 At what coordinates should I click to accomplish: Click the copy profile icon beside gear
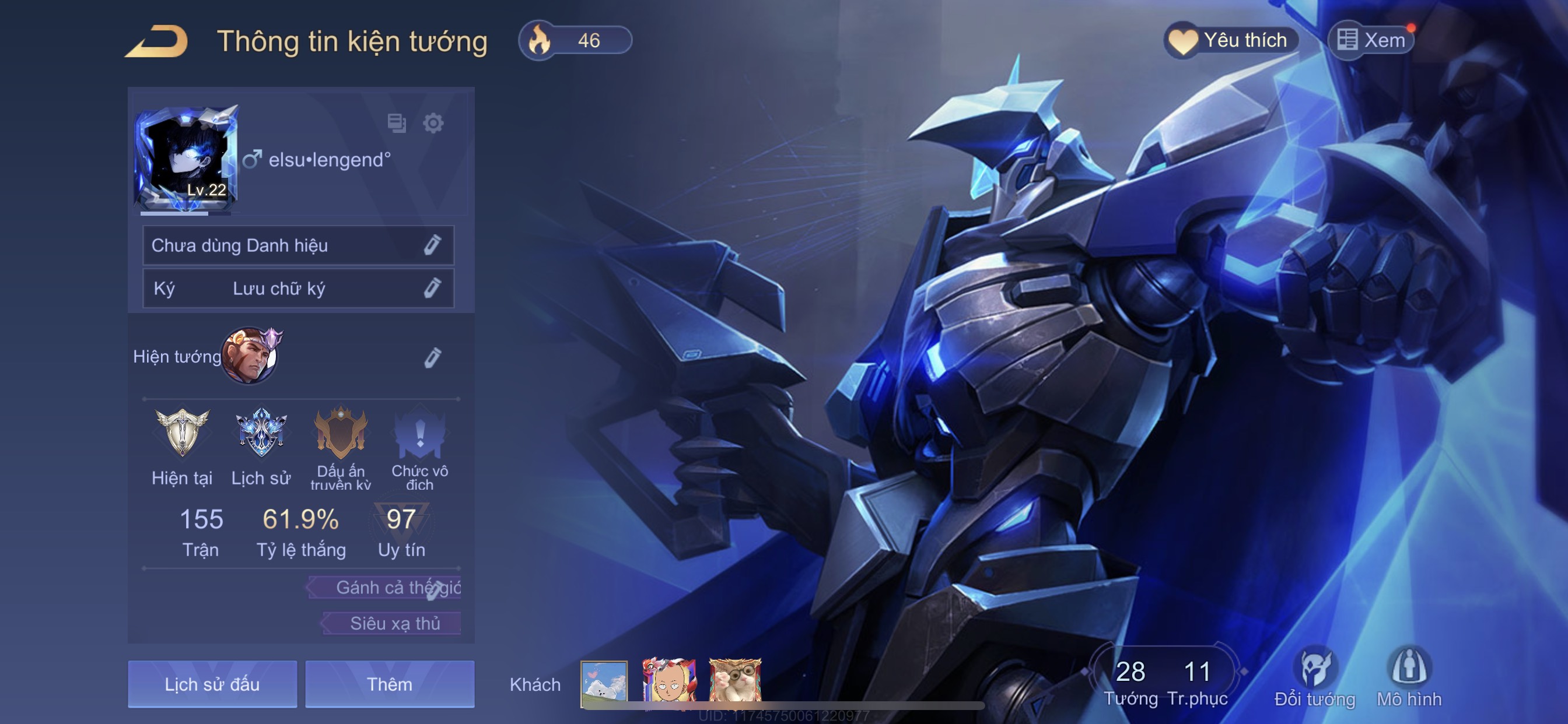396,123
